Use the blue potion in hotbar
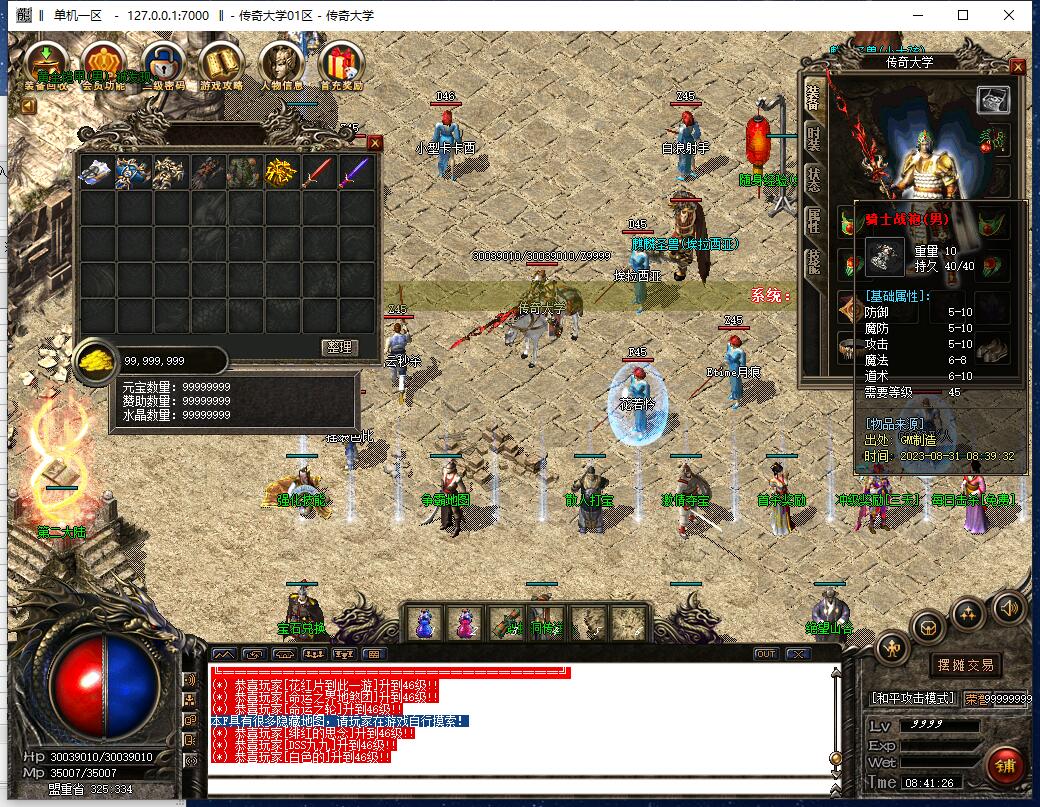Image resolution: width=1040 pixels, height=807 pixels. tap(424, 623)
